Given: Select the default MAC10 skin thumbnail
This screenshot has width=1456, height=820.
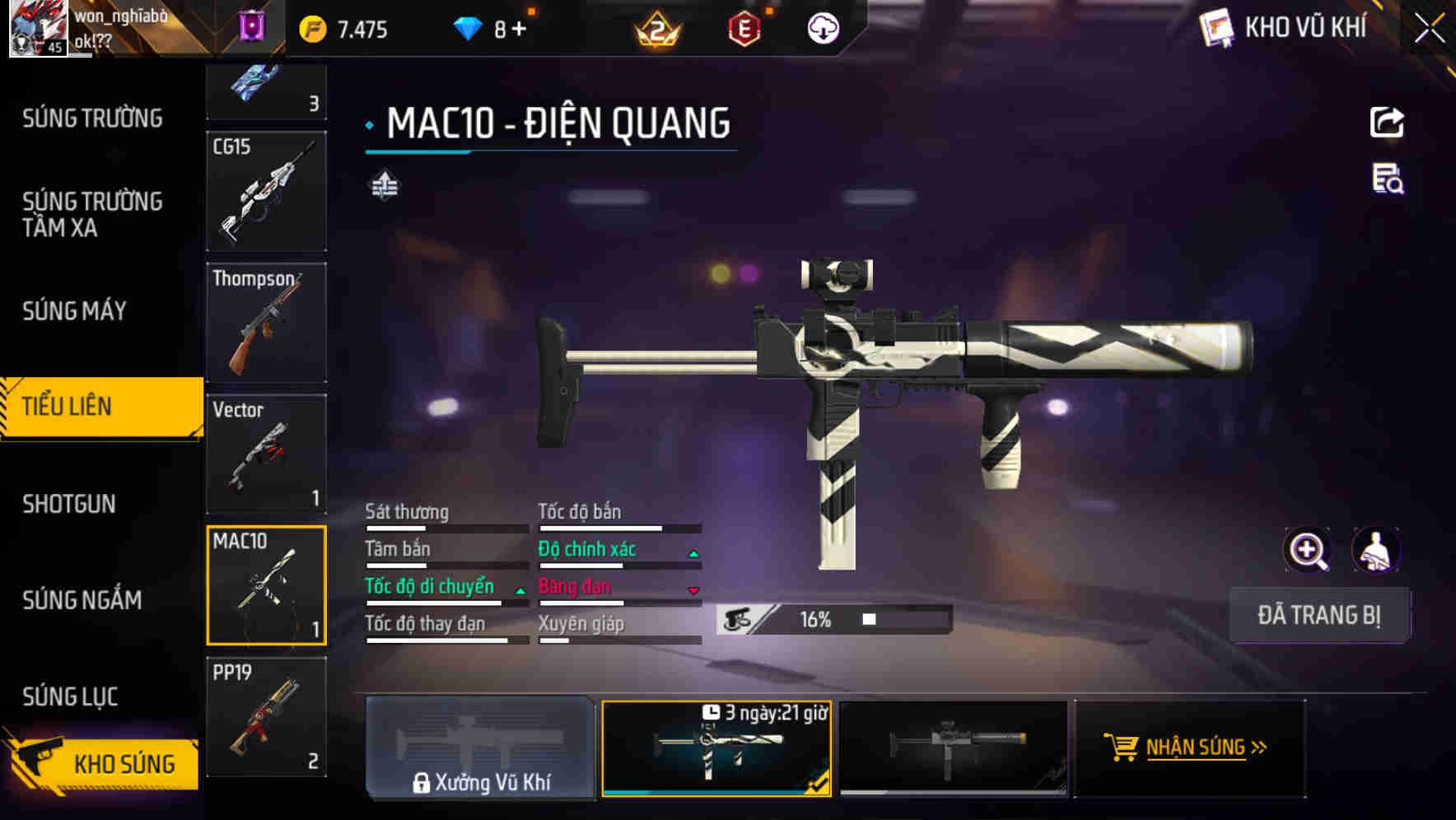Looking at the screenshot, I should click(953, 748).
